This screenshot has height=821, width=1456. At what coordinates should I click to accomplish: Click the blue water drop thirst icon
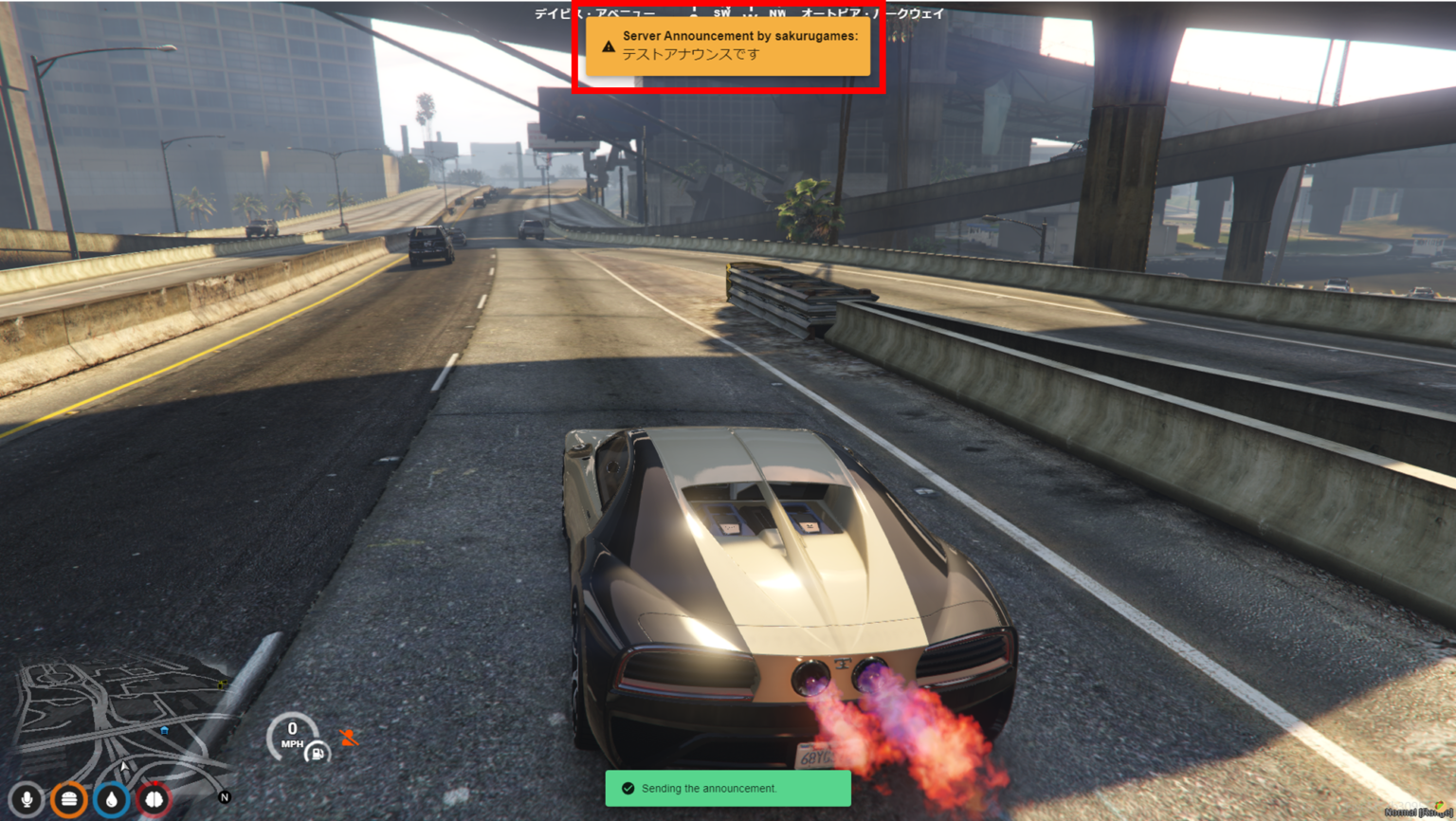112,799
